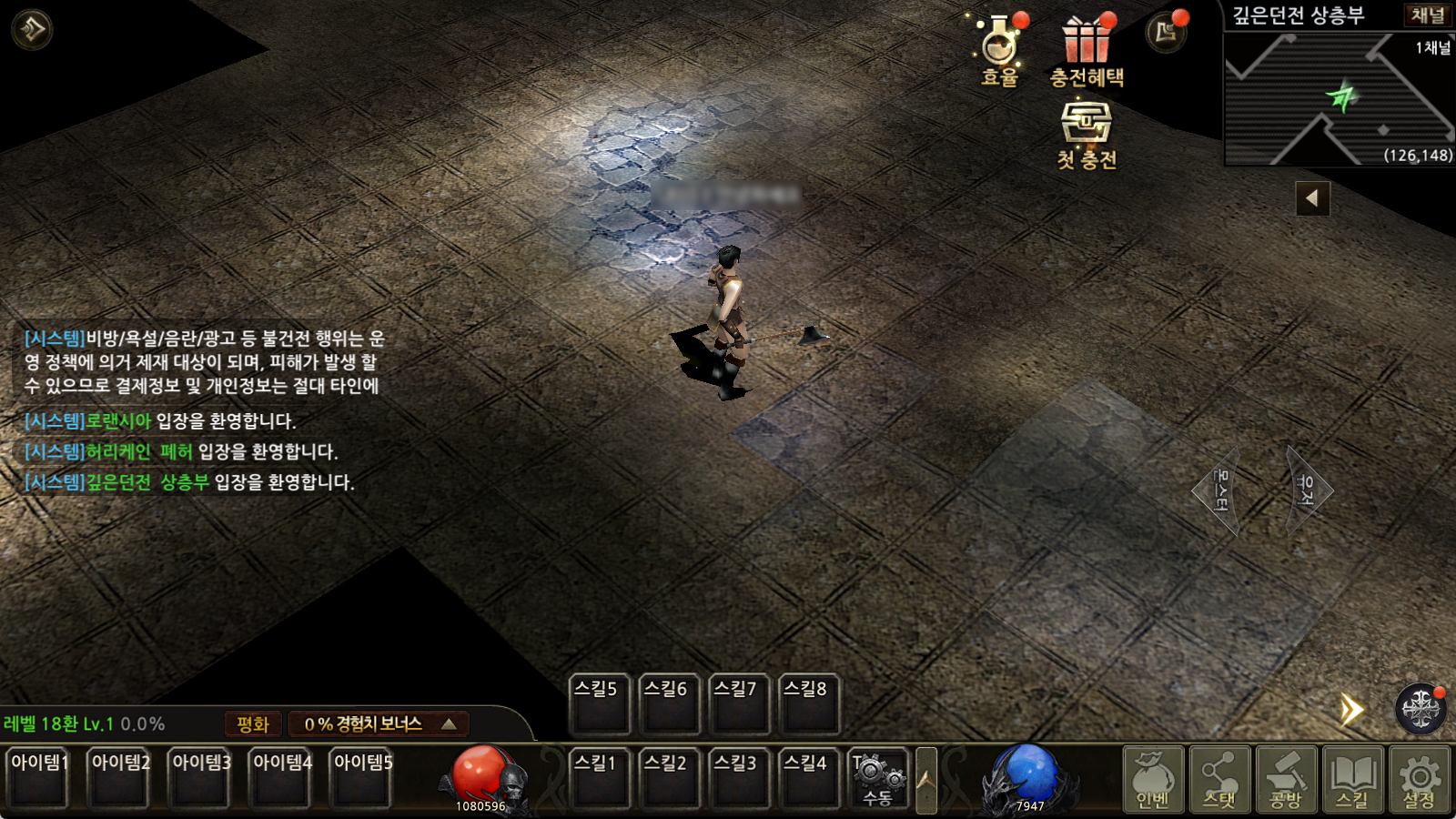Open the 공방 workshop menu
Image resolution: width=1456 pixels, height=819 pixels.
(x=1286, y=779)
